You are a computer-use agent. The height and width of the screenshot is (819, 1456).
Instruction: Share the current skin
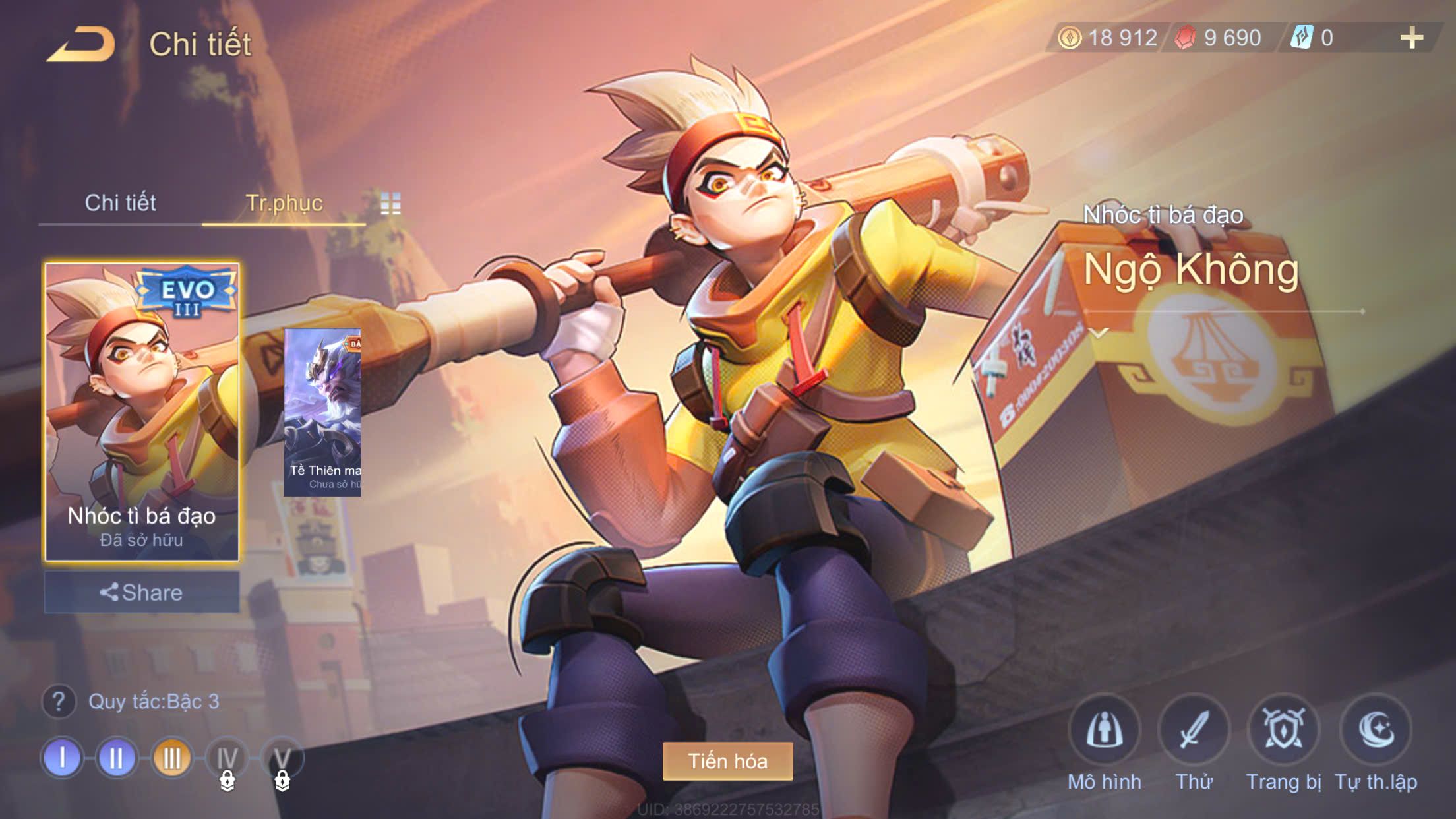(142, 592)
